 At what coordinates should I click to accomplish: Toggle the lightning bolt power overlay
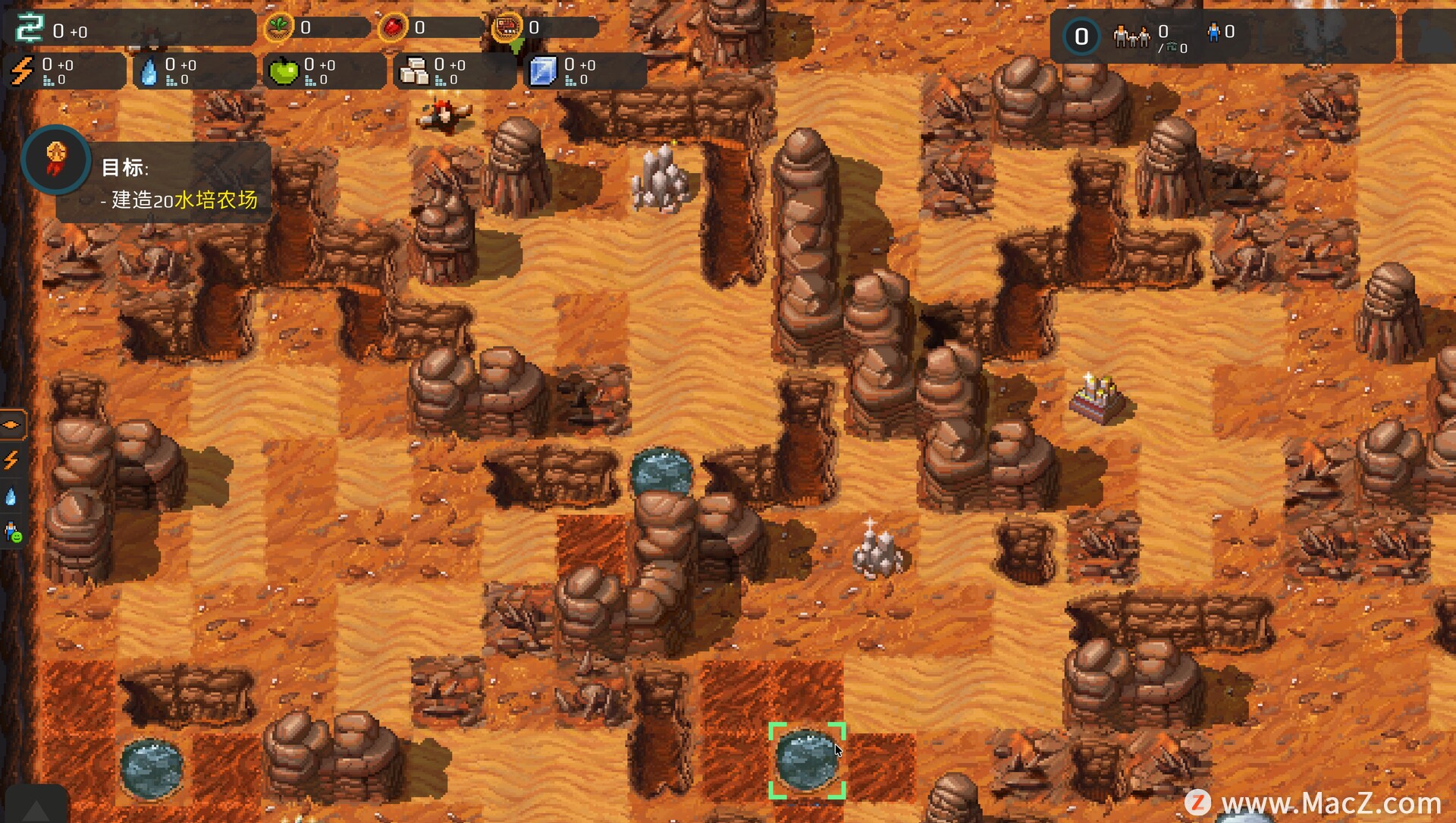point(11,460)
